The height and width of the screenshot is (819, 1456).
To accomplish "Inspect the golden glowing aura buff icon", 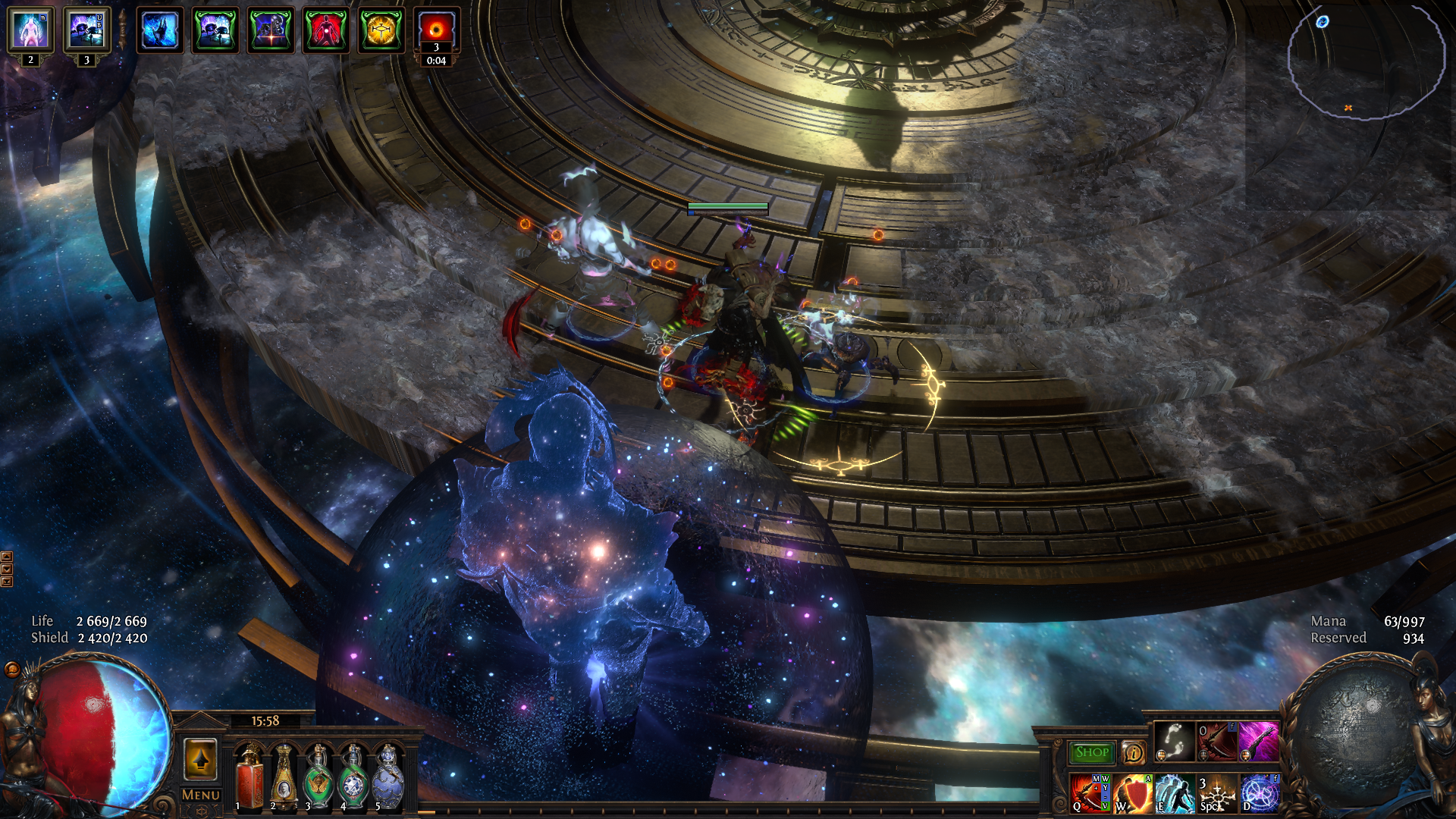I will click(381, 30).
